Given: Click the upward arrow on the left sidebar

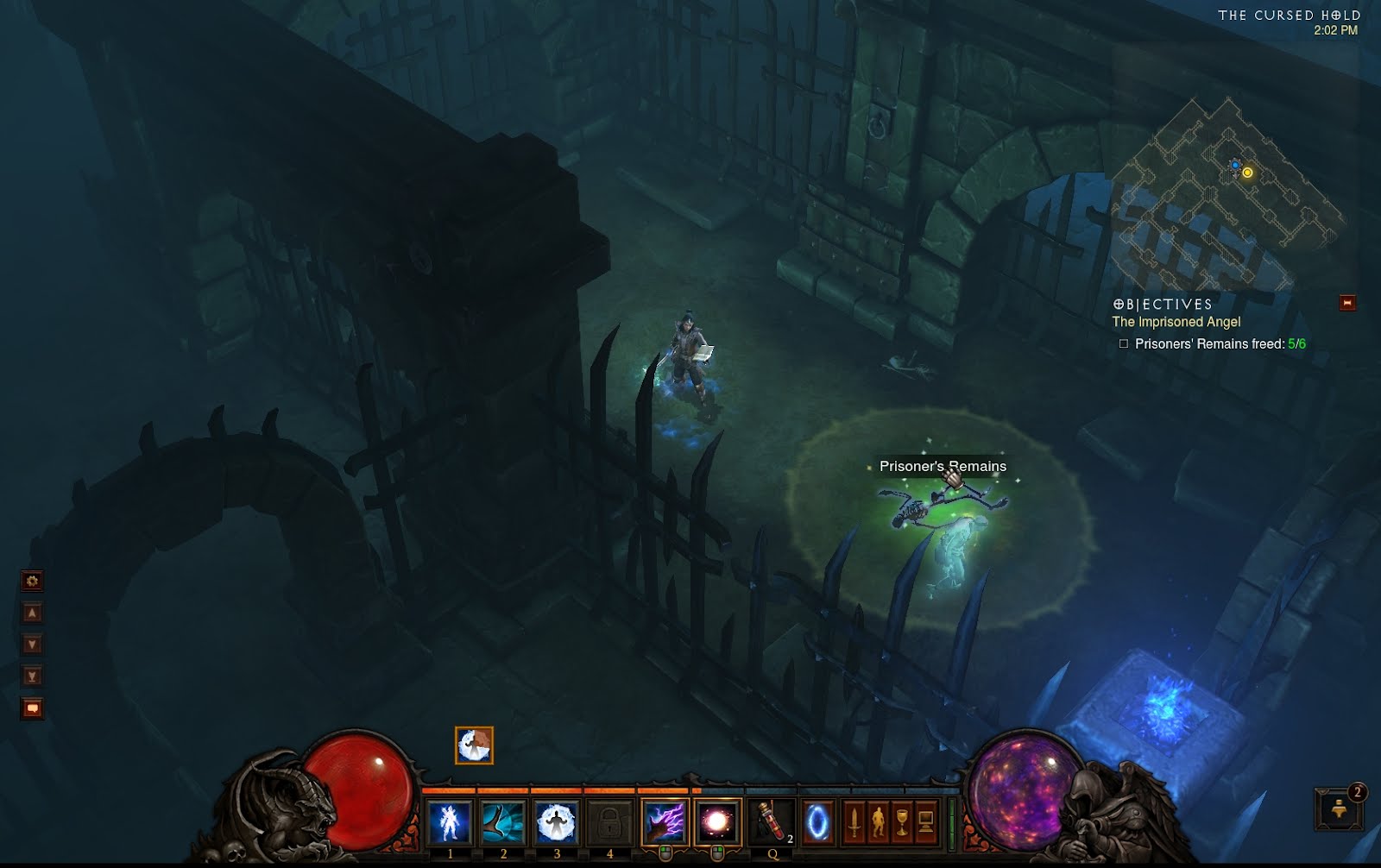Looking at the screenshot, I should (32, 612).
